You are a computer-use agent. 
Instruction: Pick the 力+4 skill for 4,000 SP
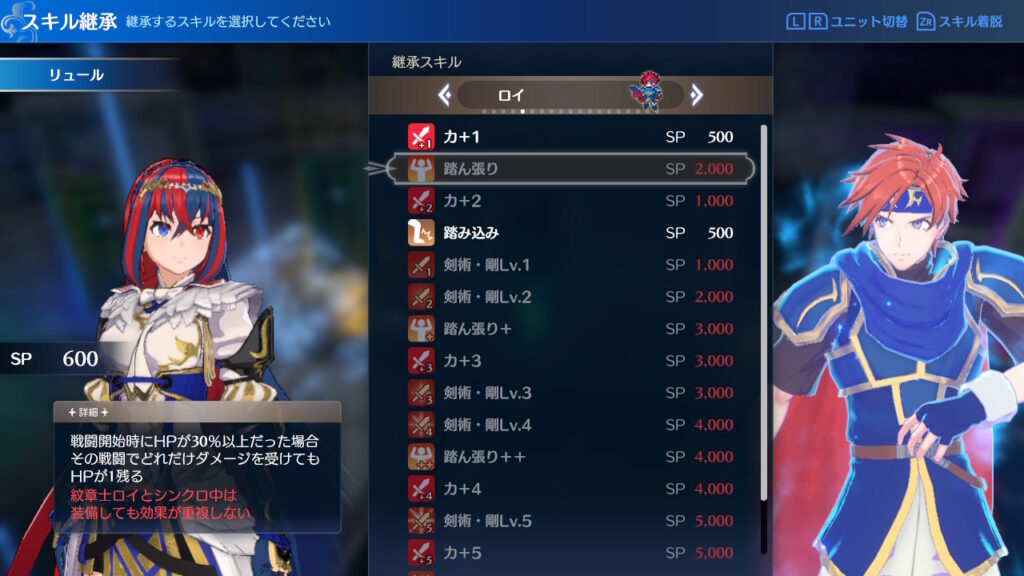tap(570, 489)
